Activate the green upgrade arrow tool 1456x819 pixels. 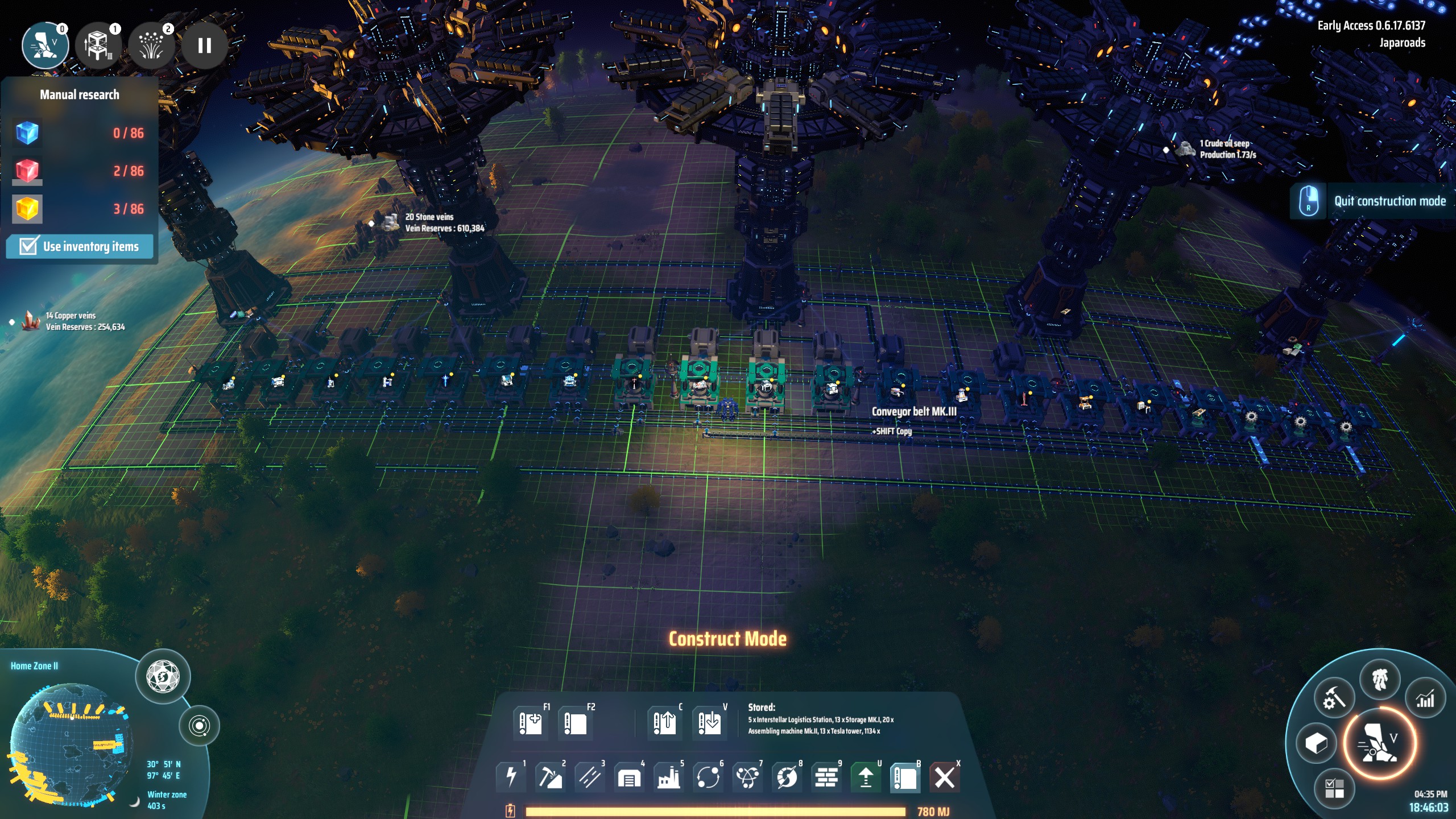(866, 776)
